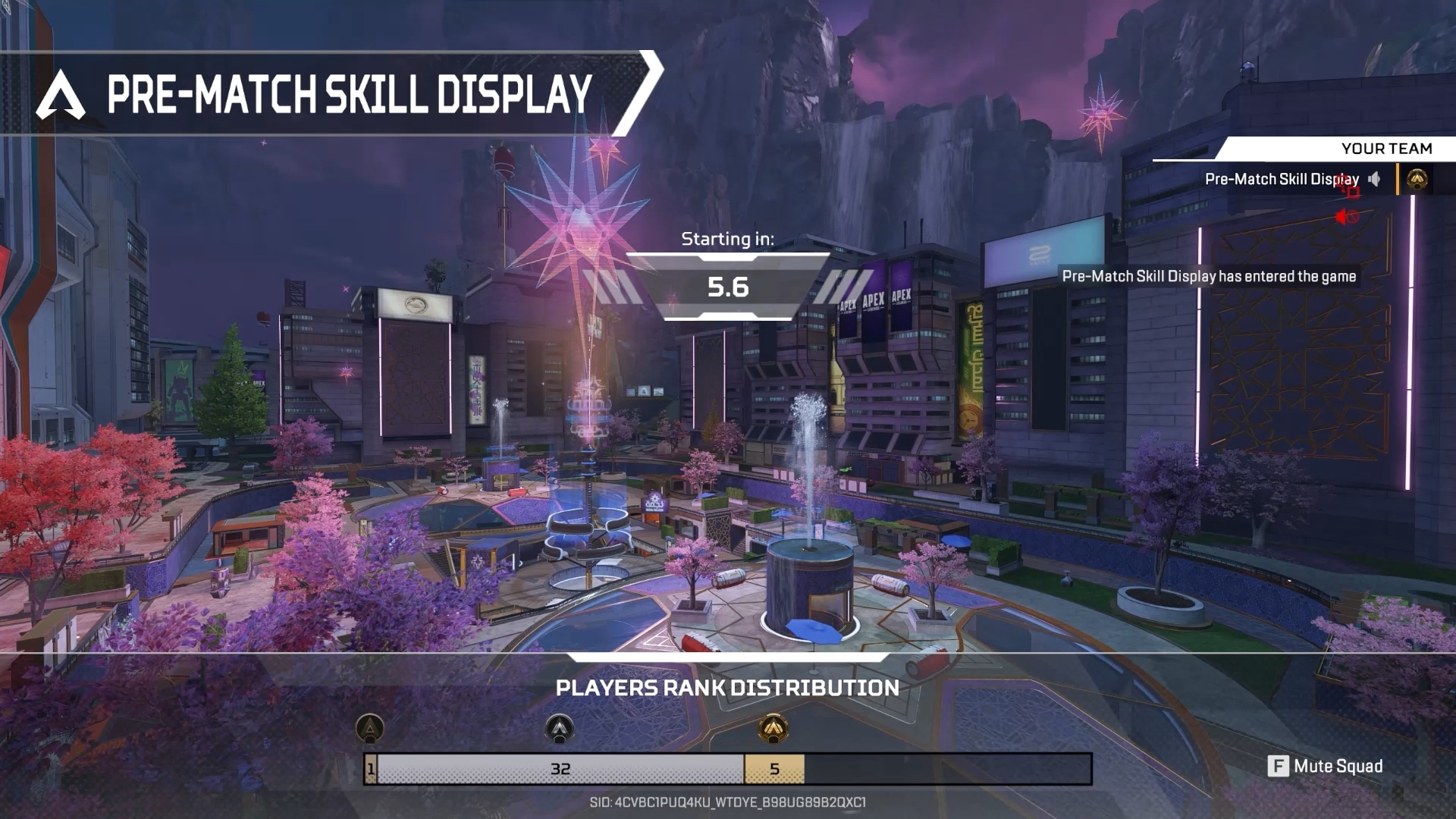
Task: Click the gold rank badge in Your Team
Action: [1417, 180]
